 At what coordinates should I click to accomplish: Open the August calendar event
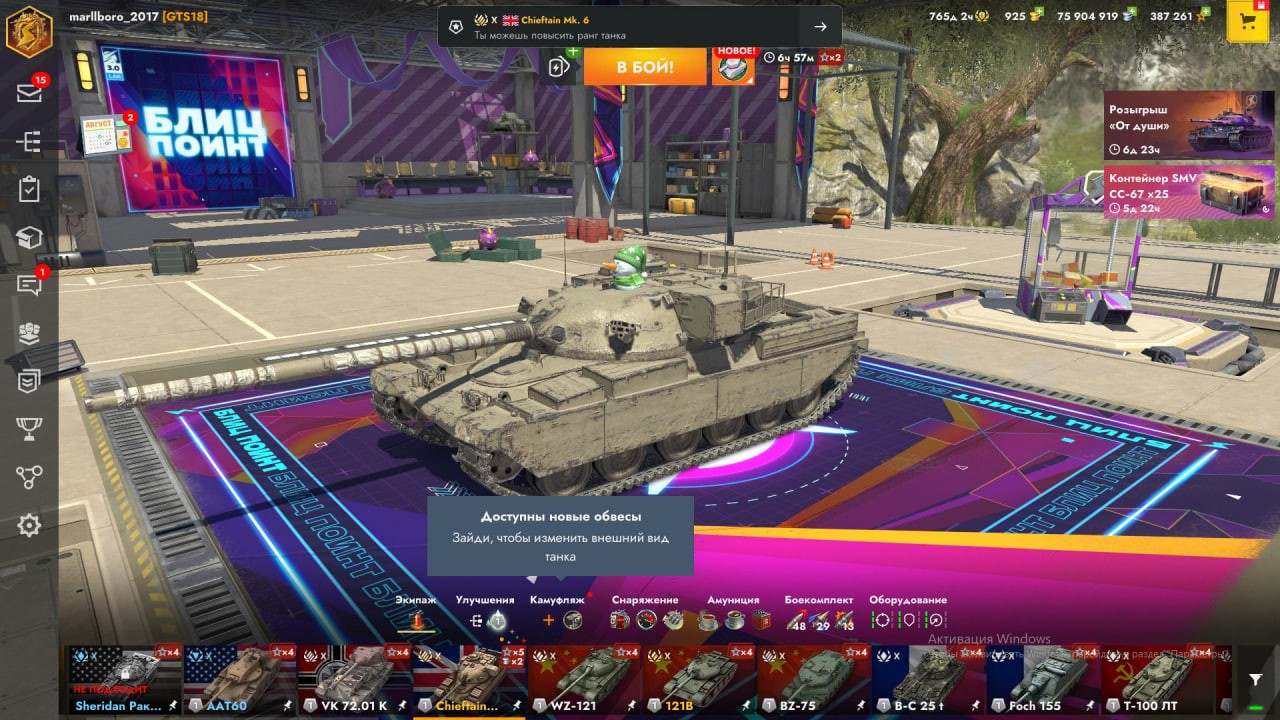[x=106, y=134]
